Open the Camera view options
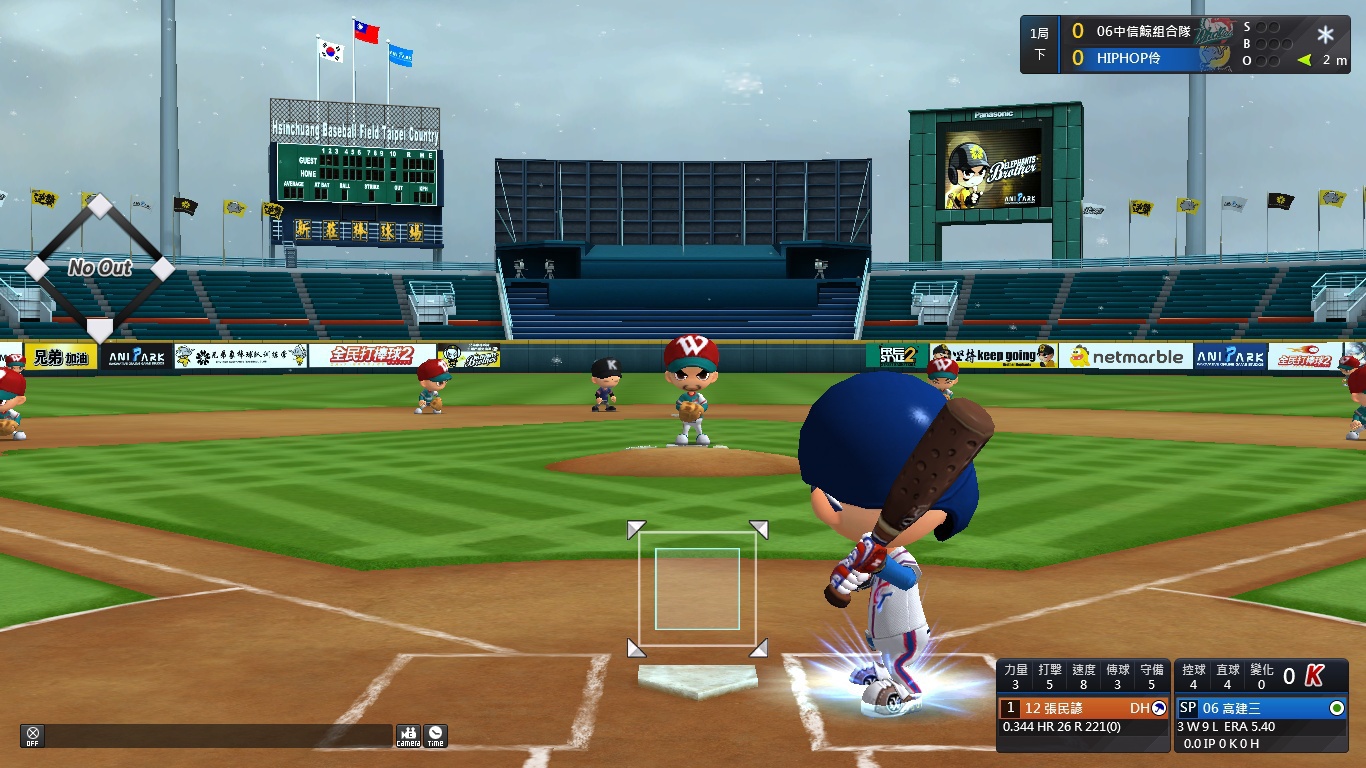The image size is (1366, 768). 408,736
